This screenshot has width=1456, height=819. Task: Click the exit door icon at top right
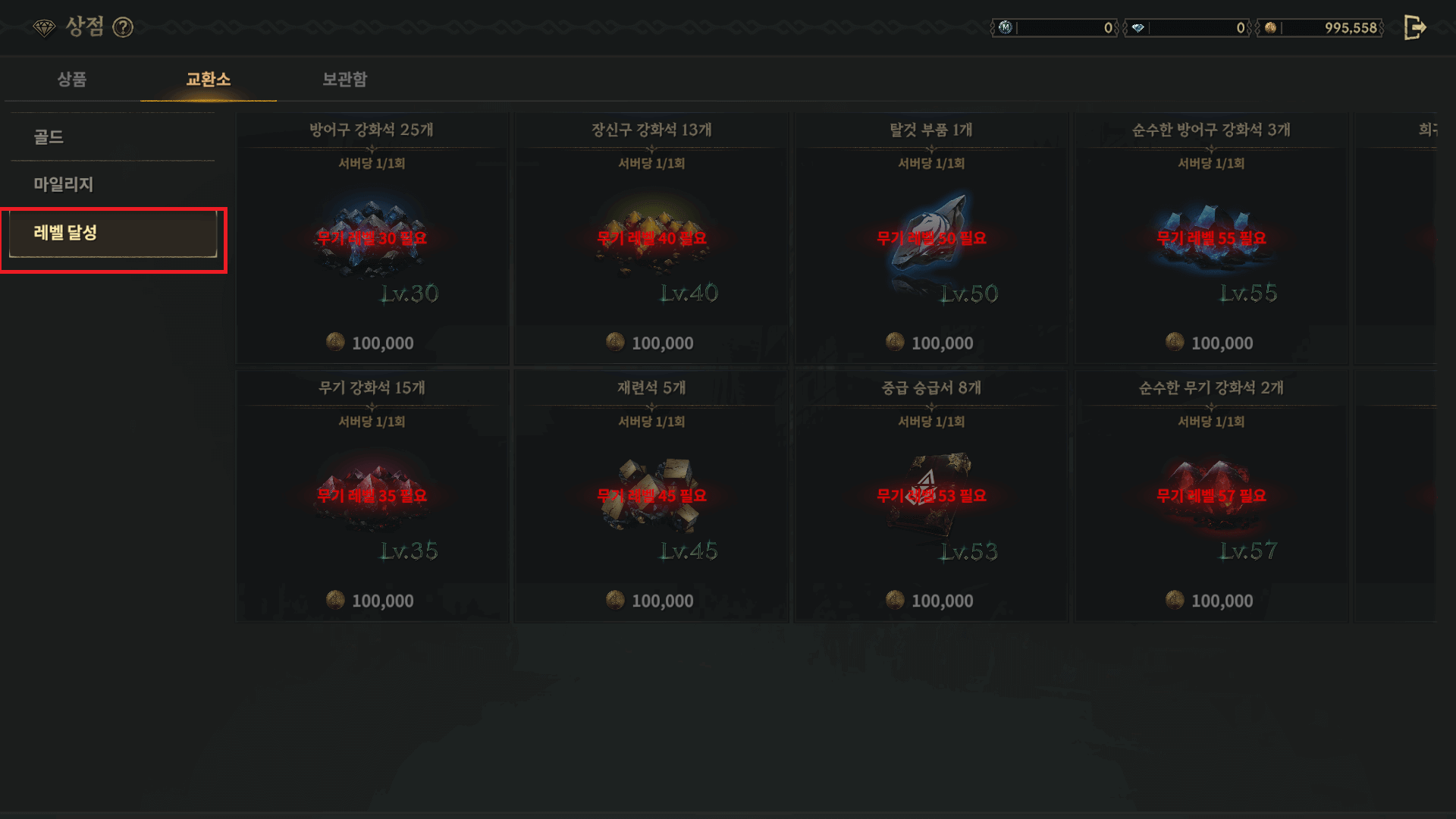(x=1414, y=27)
